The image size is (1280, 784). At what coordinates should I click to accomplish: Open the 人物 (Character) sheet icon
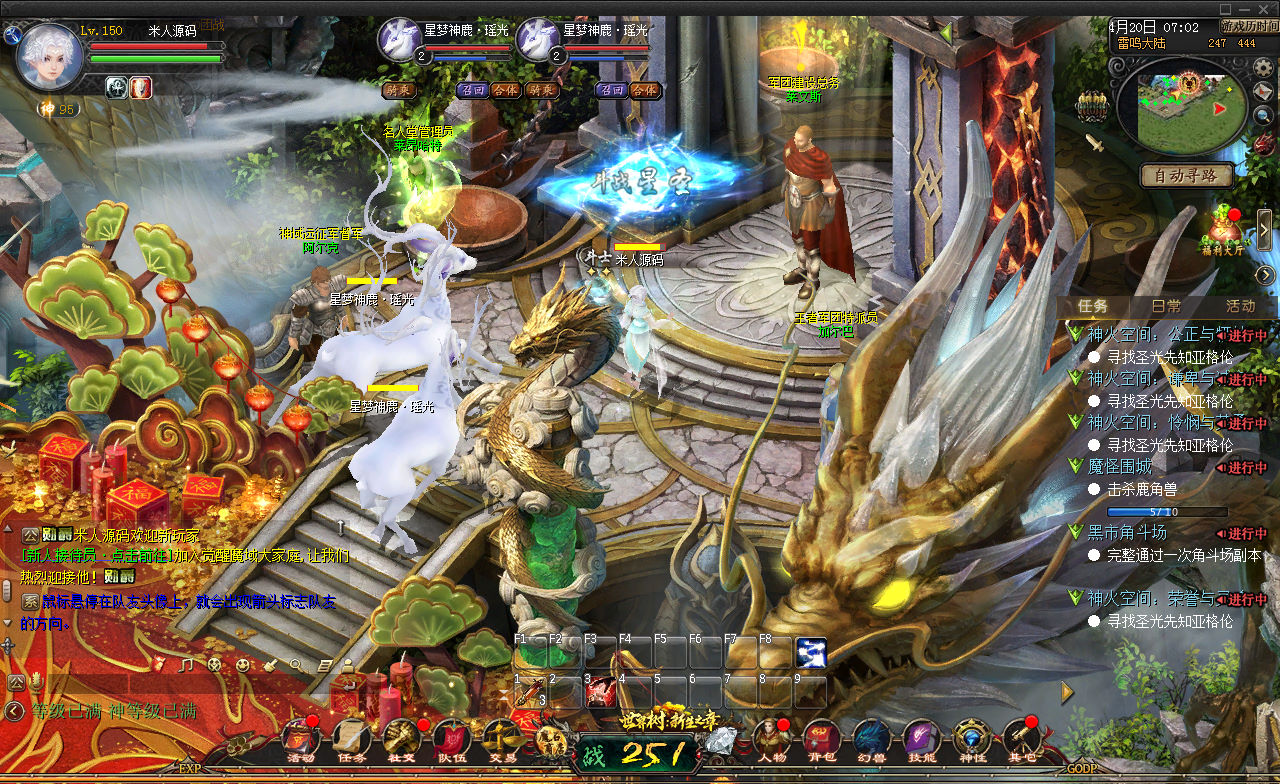[x=771, y=738]
